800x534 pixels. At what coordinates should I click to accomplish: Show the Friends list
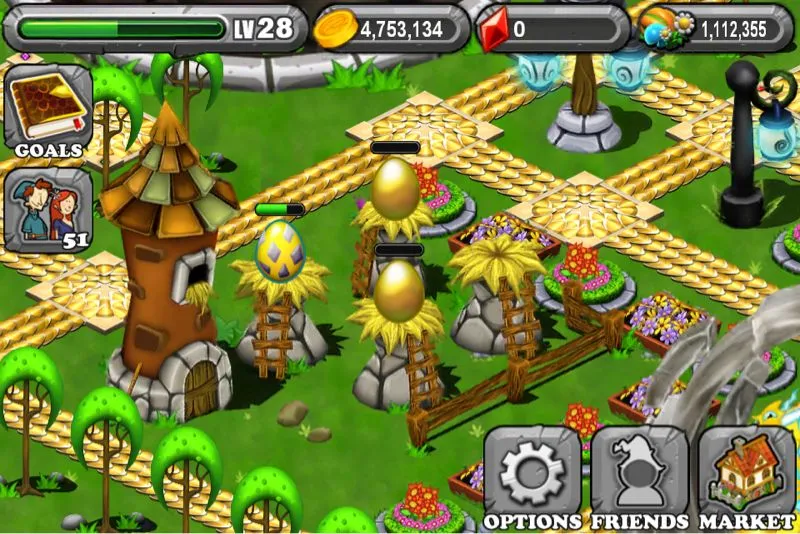point(639,476)
